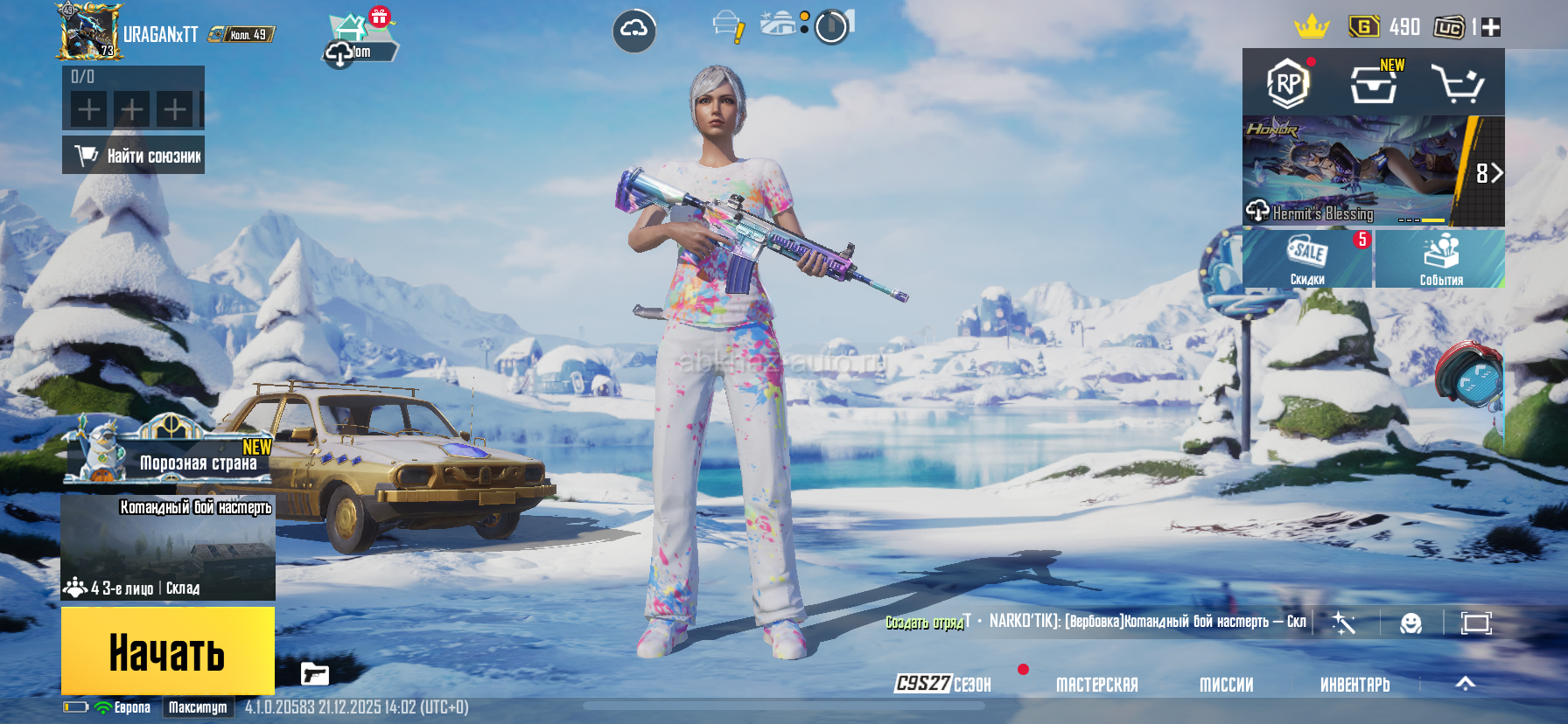Screen dimensions: 1568x724
Task: Open the Скидки sale offers
Action: pyautogui.click(x=1307, y=259)
